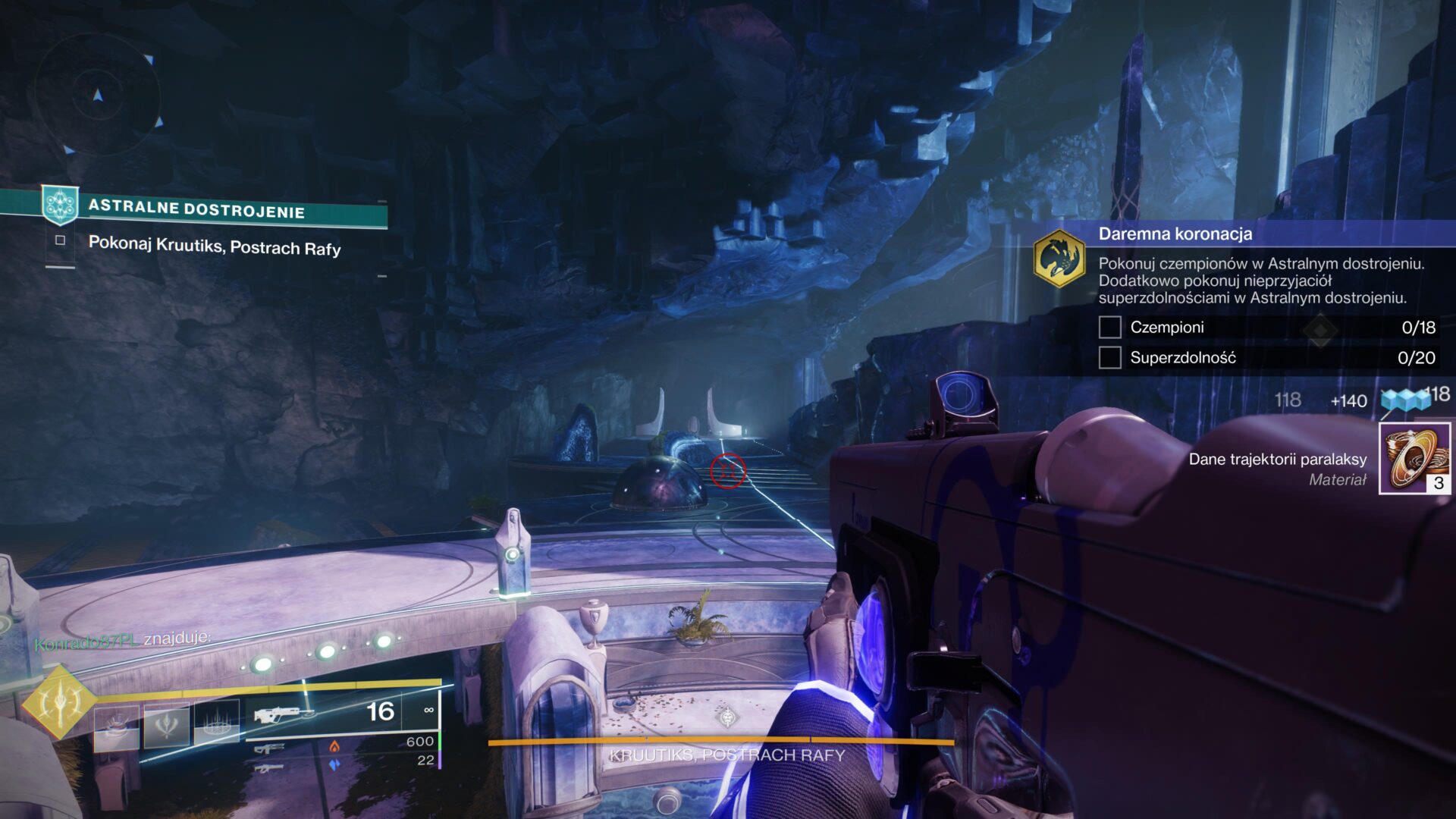The width and height of the screenshot is (1456, 819).
Task: Tick the Pokonaj Kruutiks objective box
Action: click(60, 240)
